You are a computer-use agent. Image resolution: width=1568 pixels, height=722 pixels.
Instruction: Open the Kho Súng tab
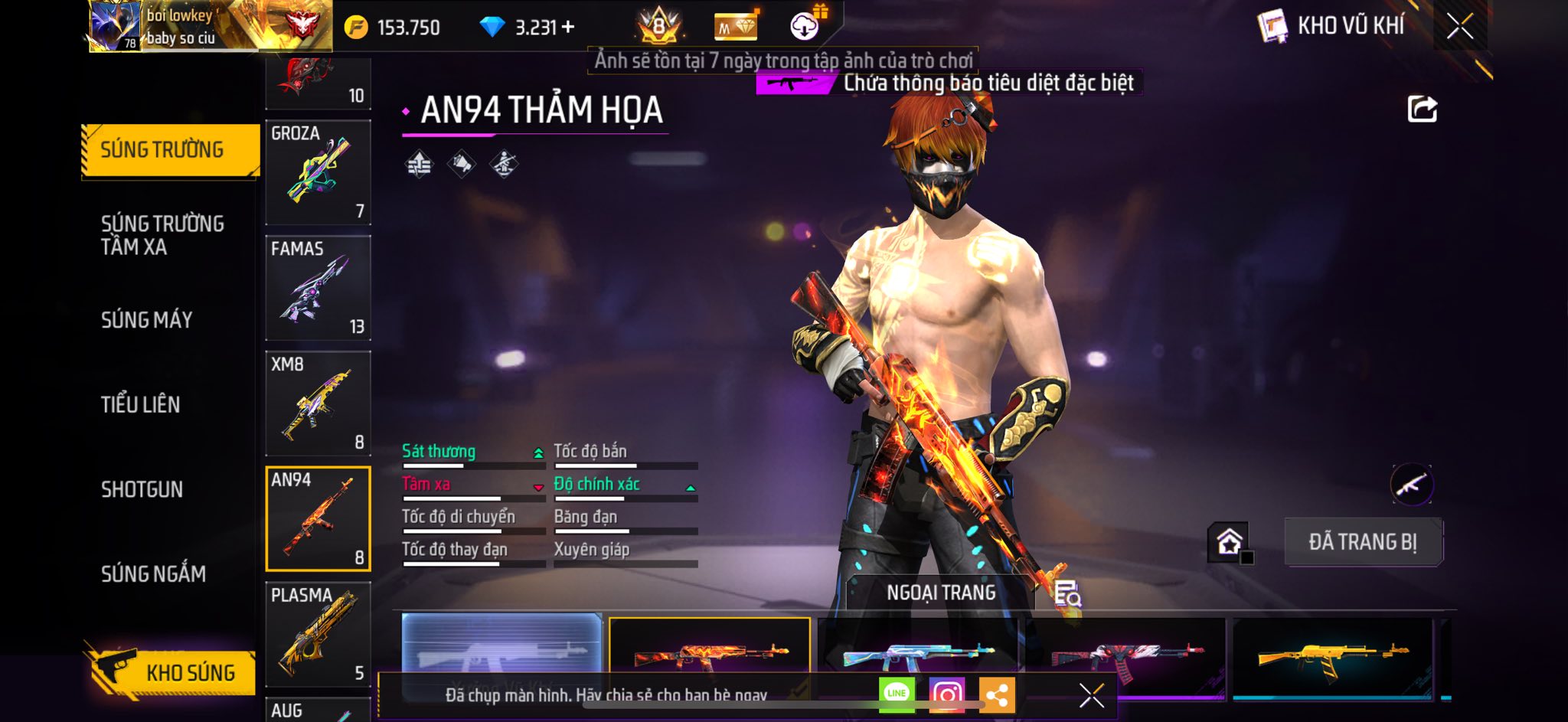171,672
